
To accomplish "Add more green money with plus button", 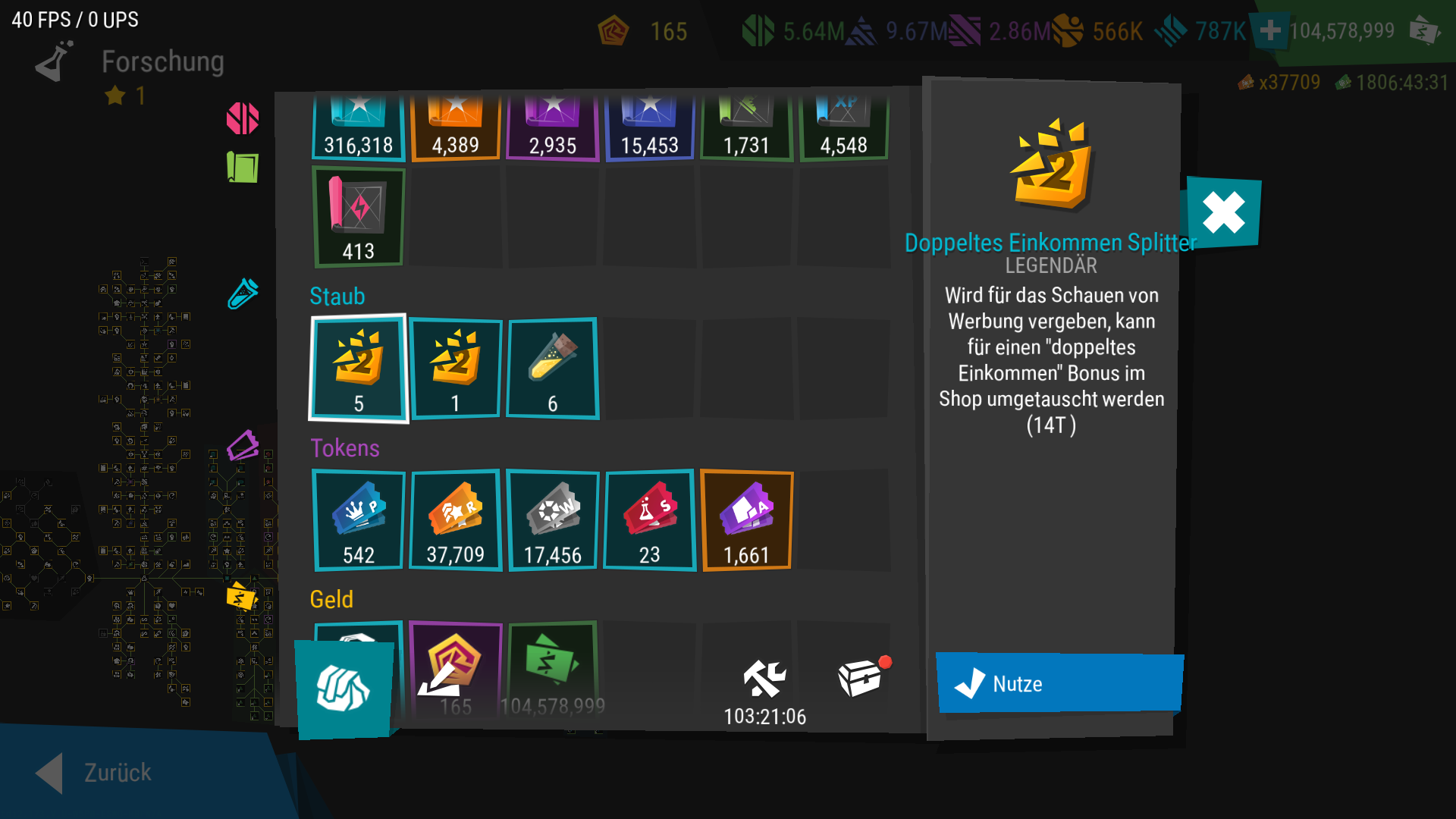I will coord(1270,31).
